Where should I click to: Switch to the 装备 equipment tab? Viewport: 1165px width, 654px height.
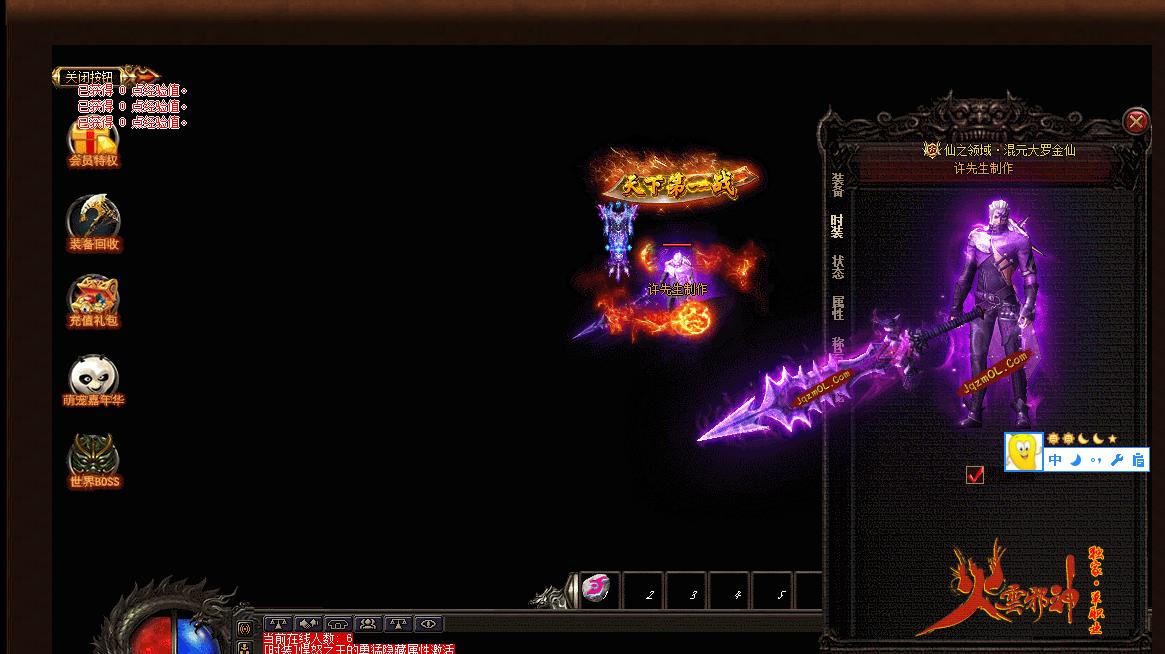[x=838, y=185]
